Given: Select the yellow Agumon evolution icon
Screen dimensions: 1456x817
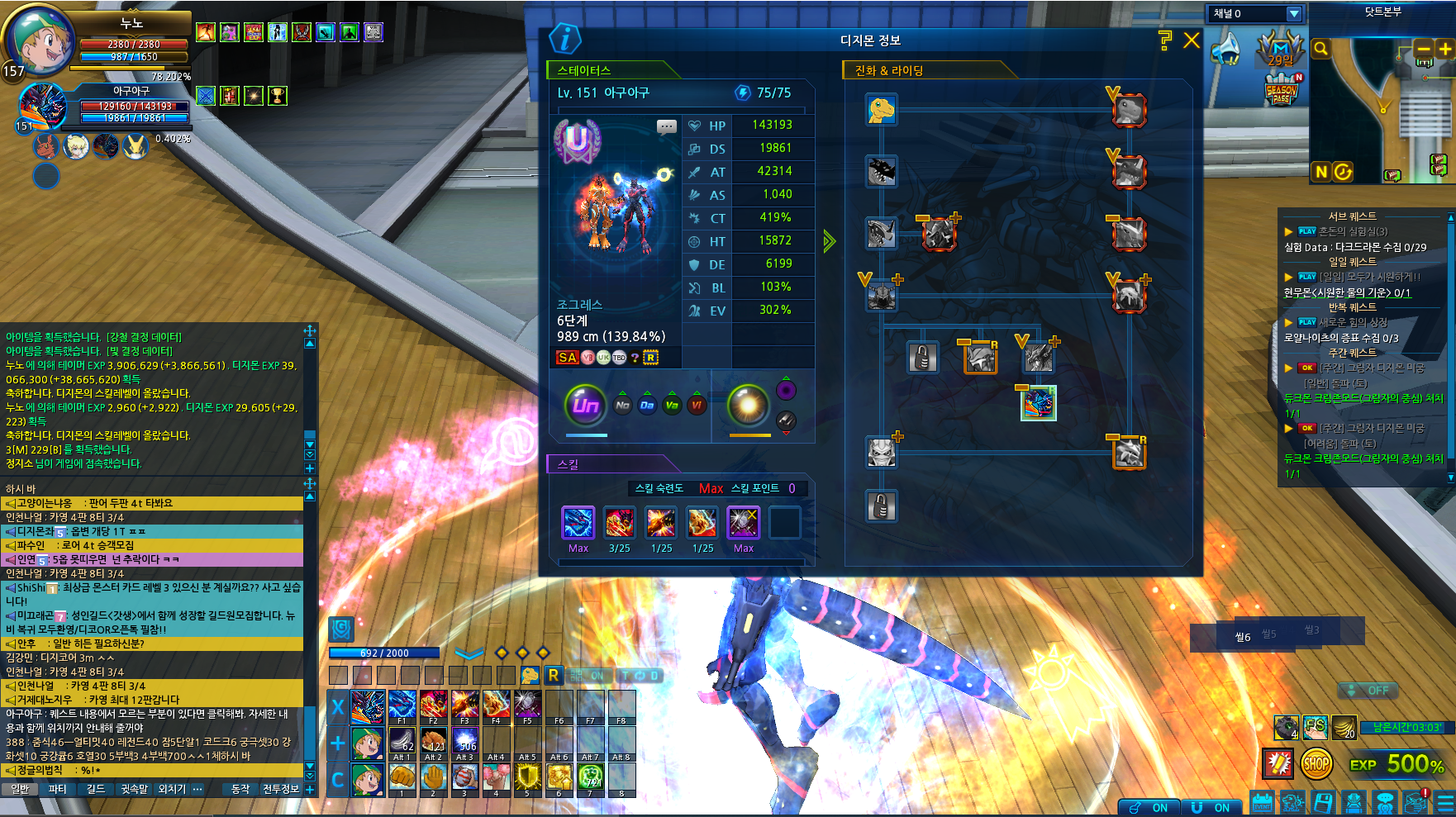Looking at the screenshot, I should pyautogui.click(x=882, y=109).
